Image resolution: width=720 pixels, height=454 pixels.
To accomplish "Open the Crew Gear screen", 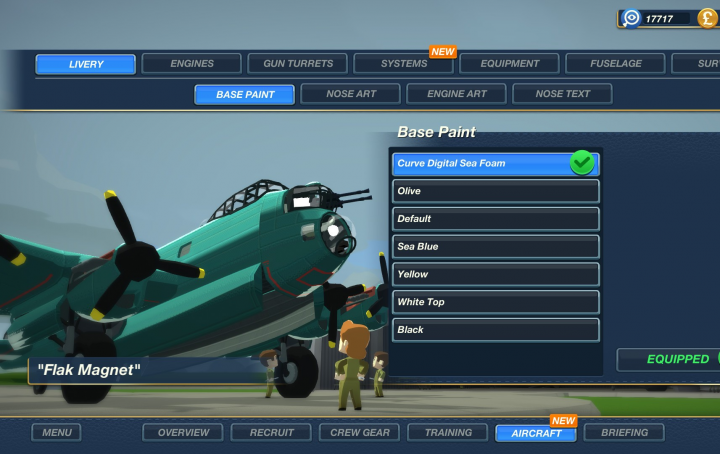I will tap(360, 433).
